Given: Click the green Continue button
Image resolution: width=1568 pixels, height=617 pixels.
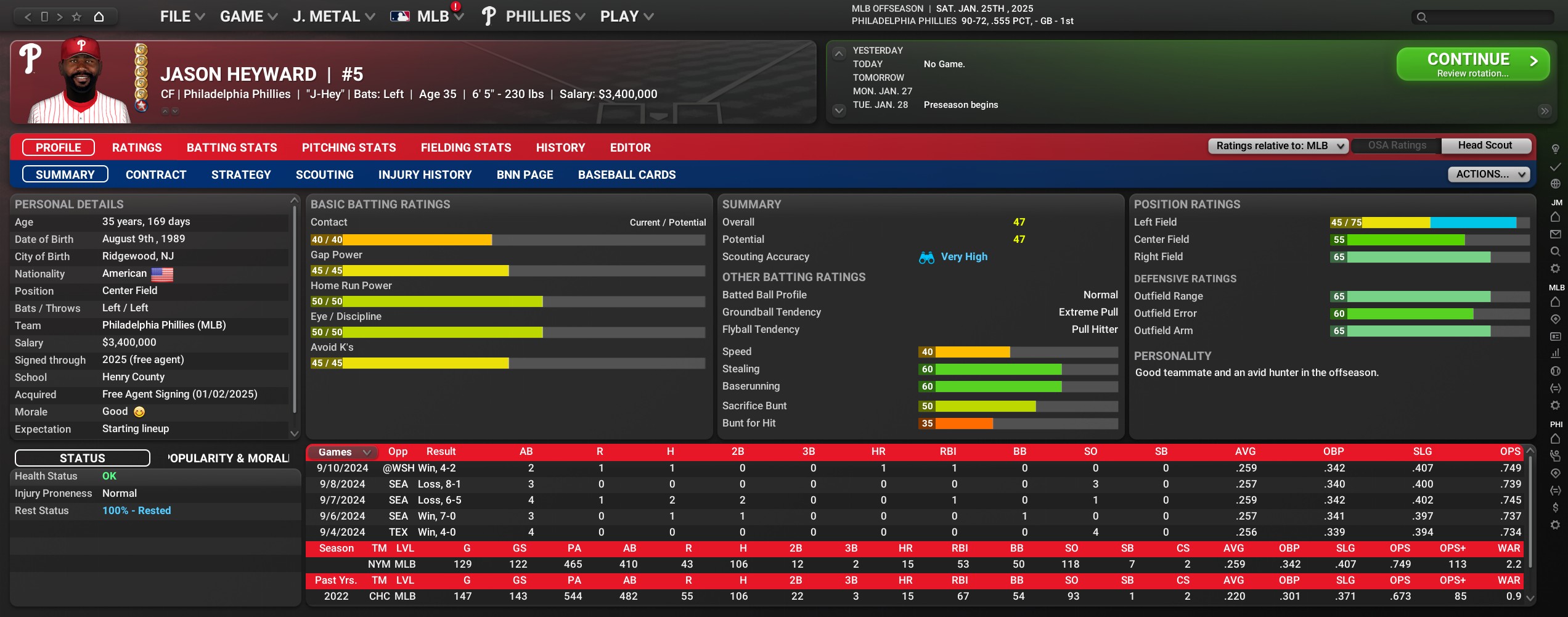Looking at the screenshot, I should (1472, 64).
